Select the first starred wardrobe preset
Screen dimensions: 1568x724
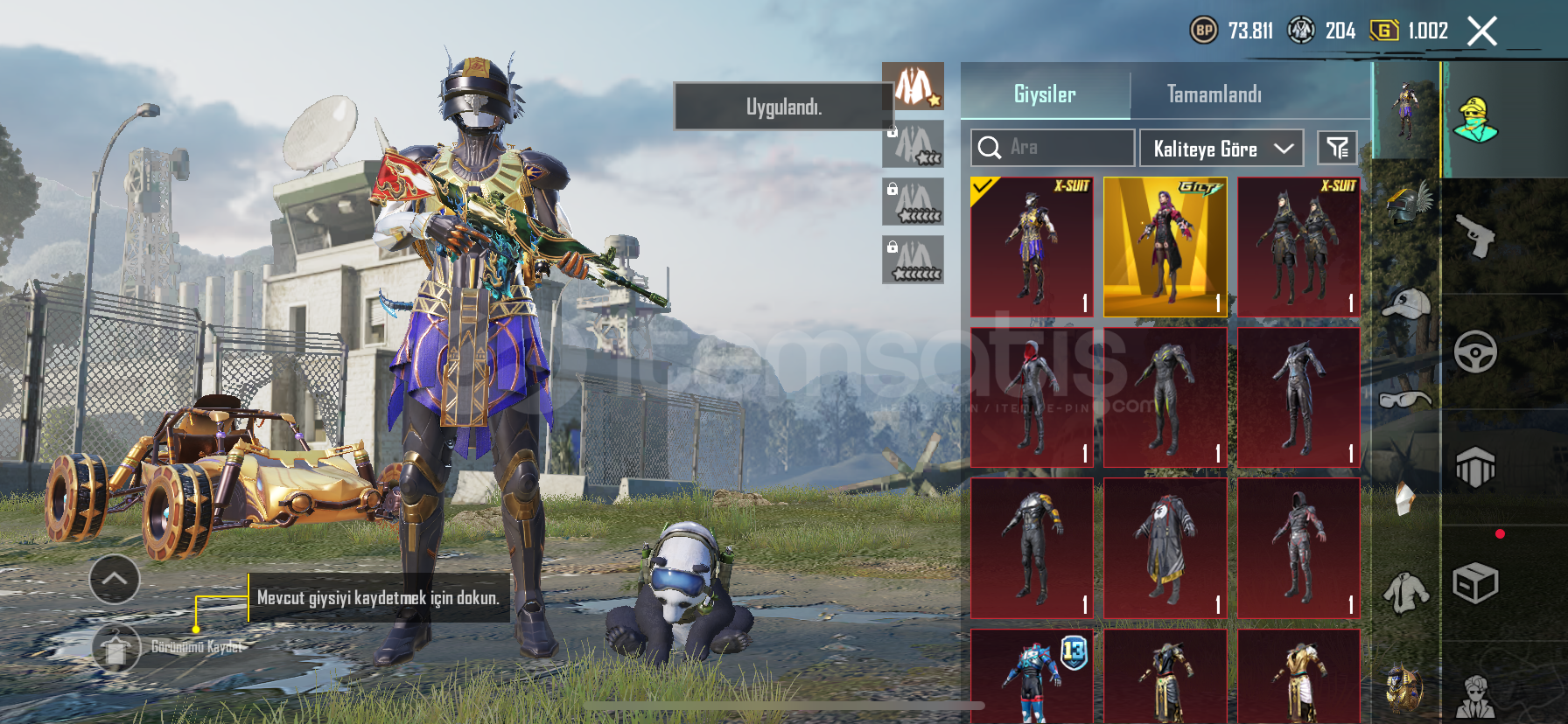point(913,86)
